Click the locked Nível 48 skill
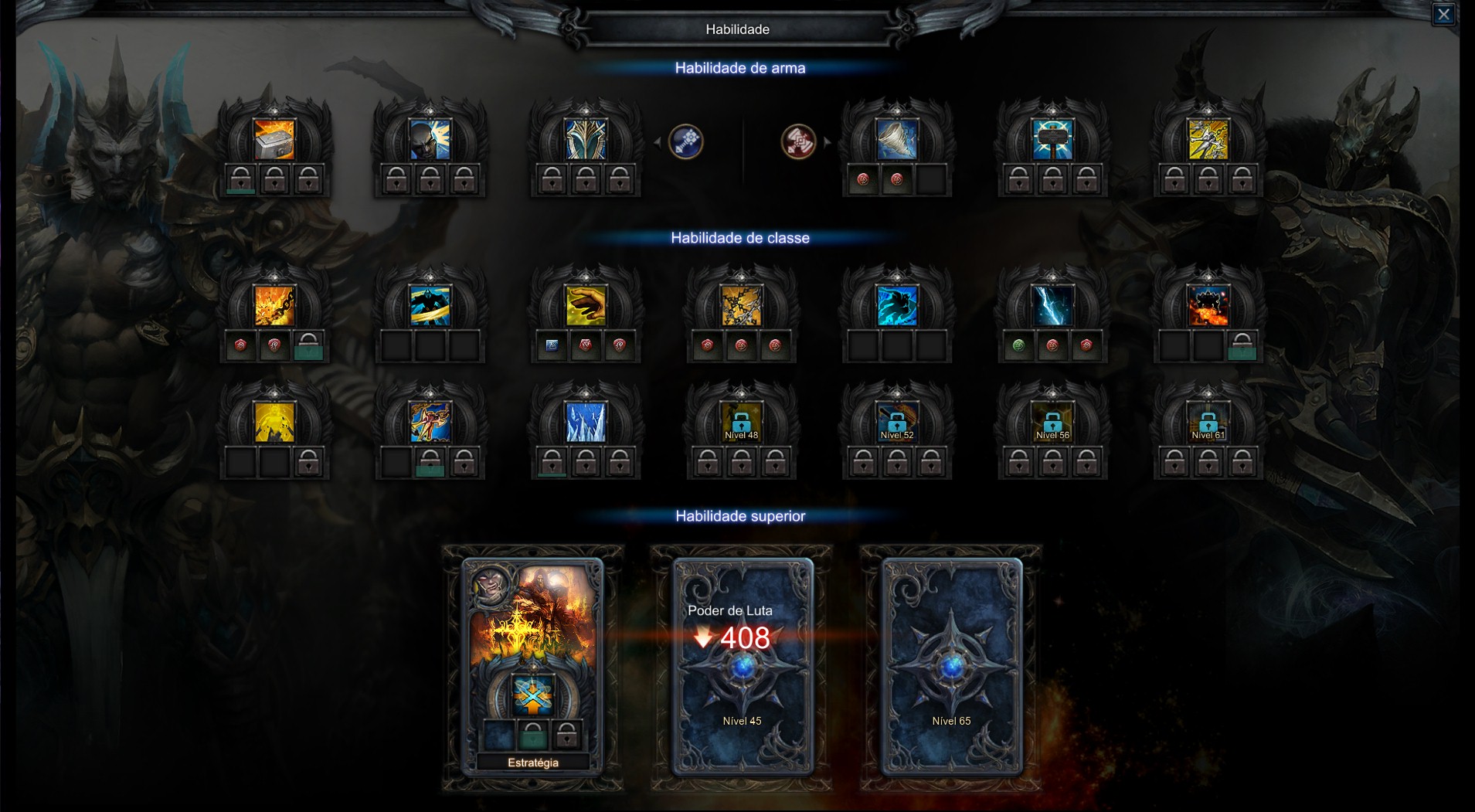The image size is (1475, 812). point(741,423)
